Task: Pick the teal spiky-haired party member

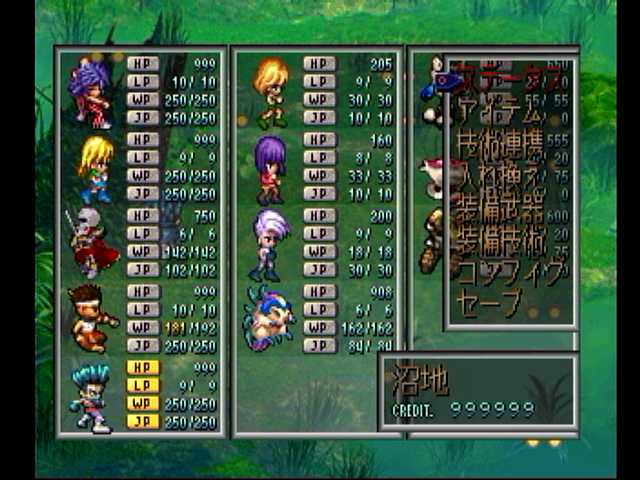Action: tap(91, 396)
